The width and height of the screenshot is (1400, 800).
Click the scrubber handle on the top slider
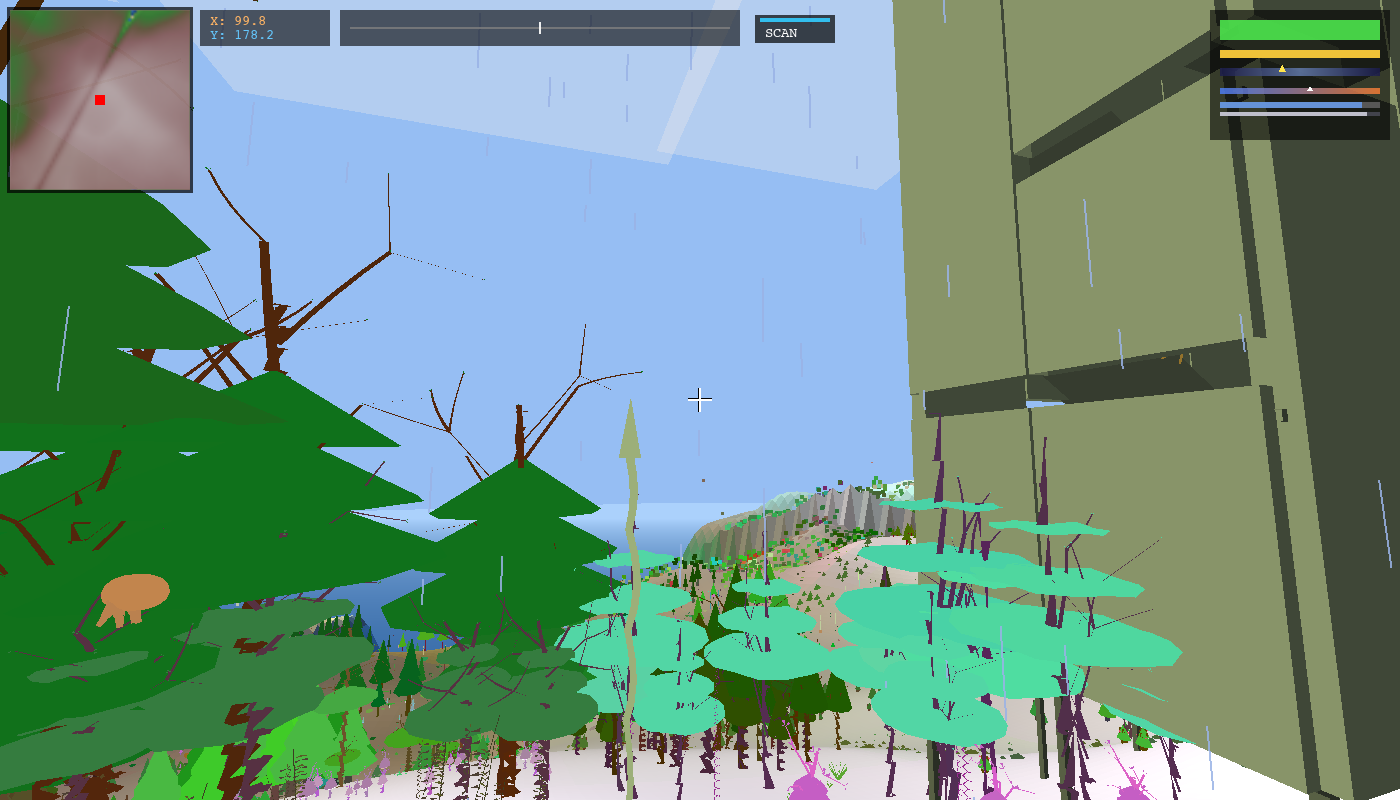[538, 27]
